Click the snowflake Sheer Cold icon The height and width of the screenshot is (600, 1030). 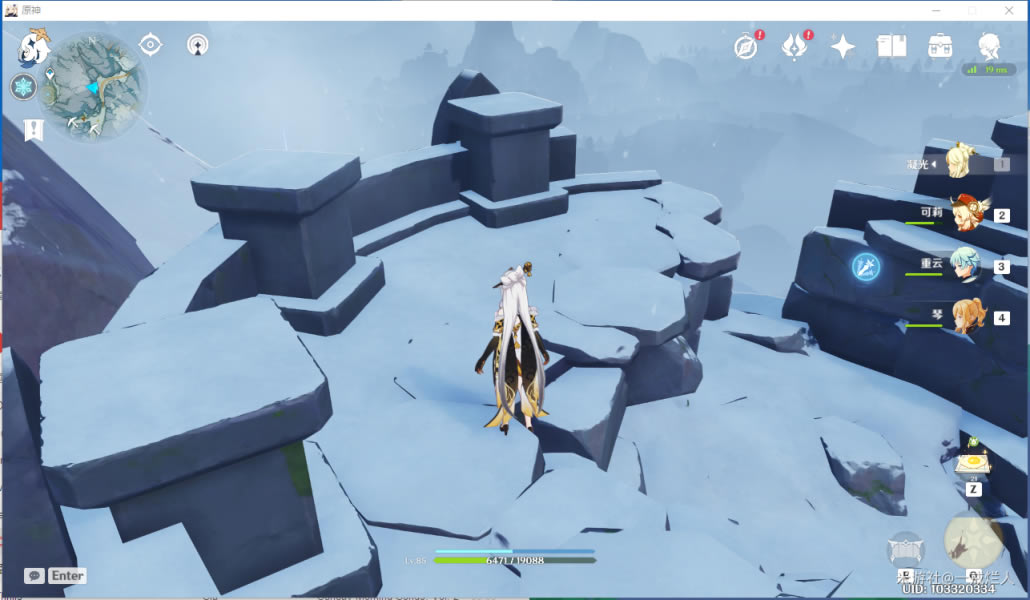tap(23, 87)
